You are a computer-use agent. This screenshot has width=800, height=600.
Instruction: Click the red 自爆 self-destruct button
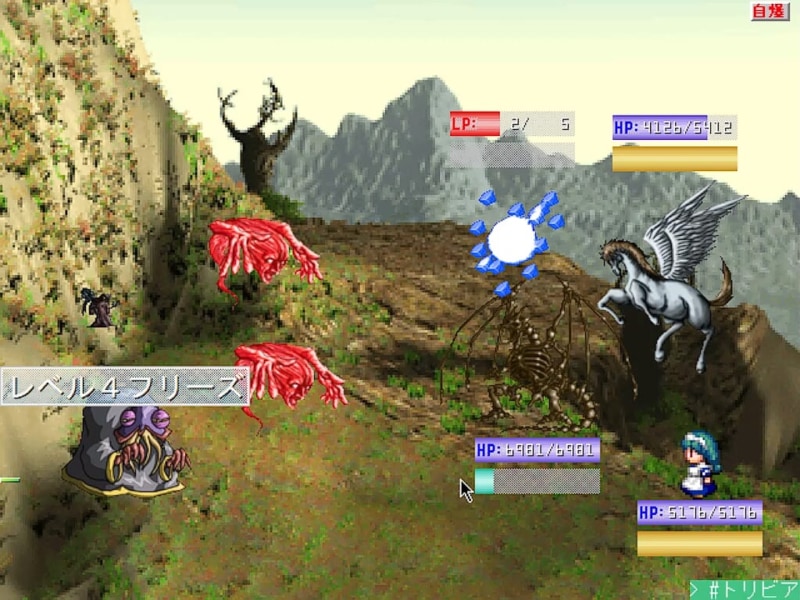[x=770, y=11]
